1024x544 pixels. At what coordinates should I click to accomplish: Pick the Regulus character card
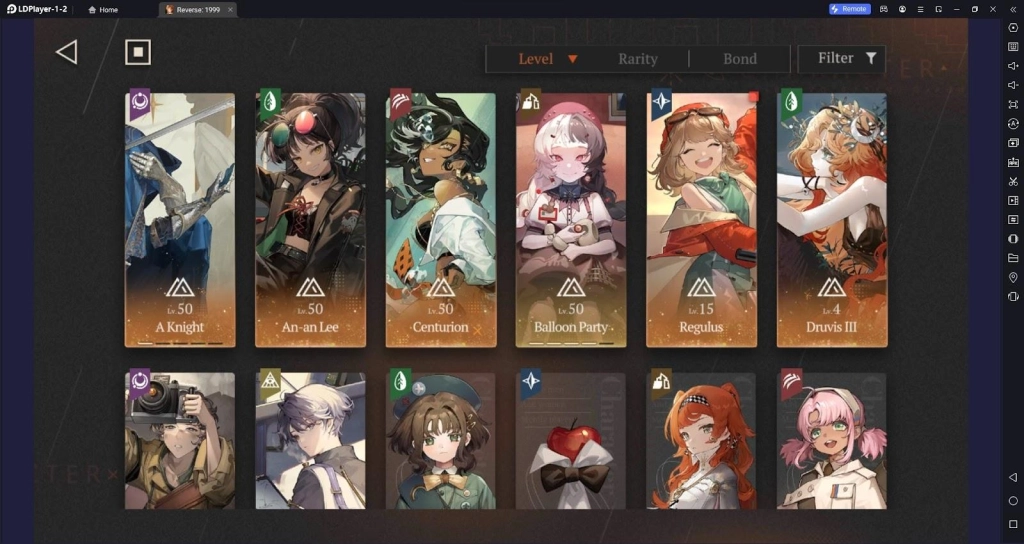tap(701, 220)
